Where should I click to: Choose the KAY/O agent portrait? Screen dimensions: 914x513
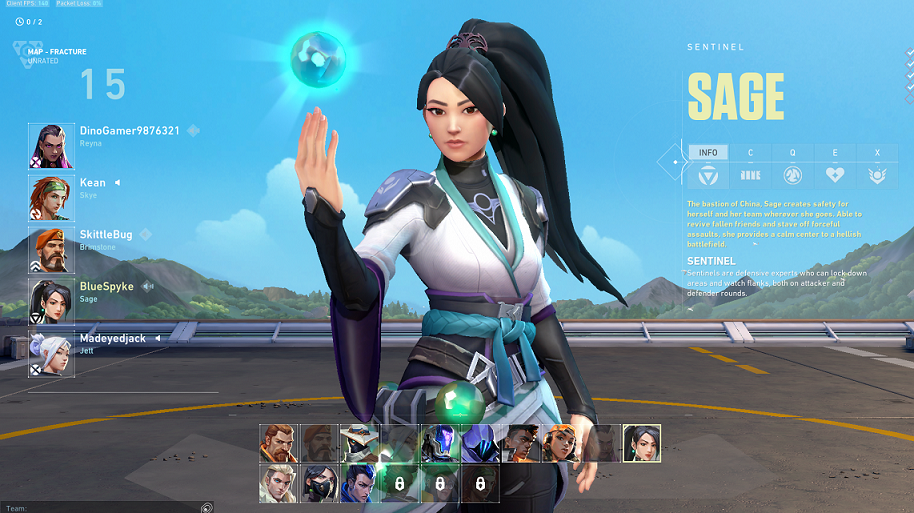(439, 443)
